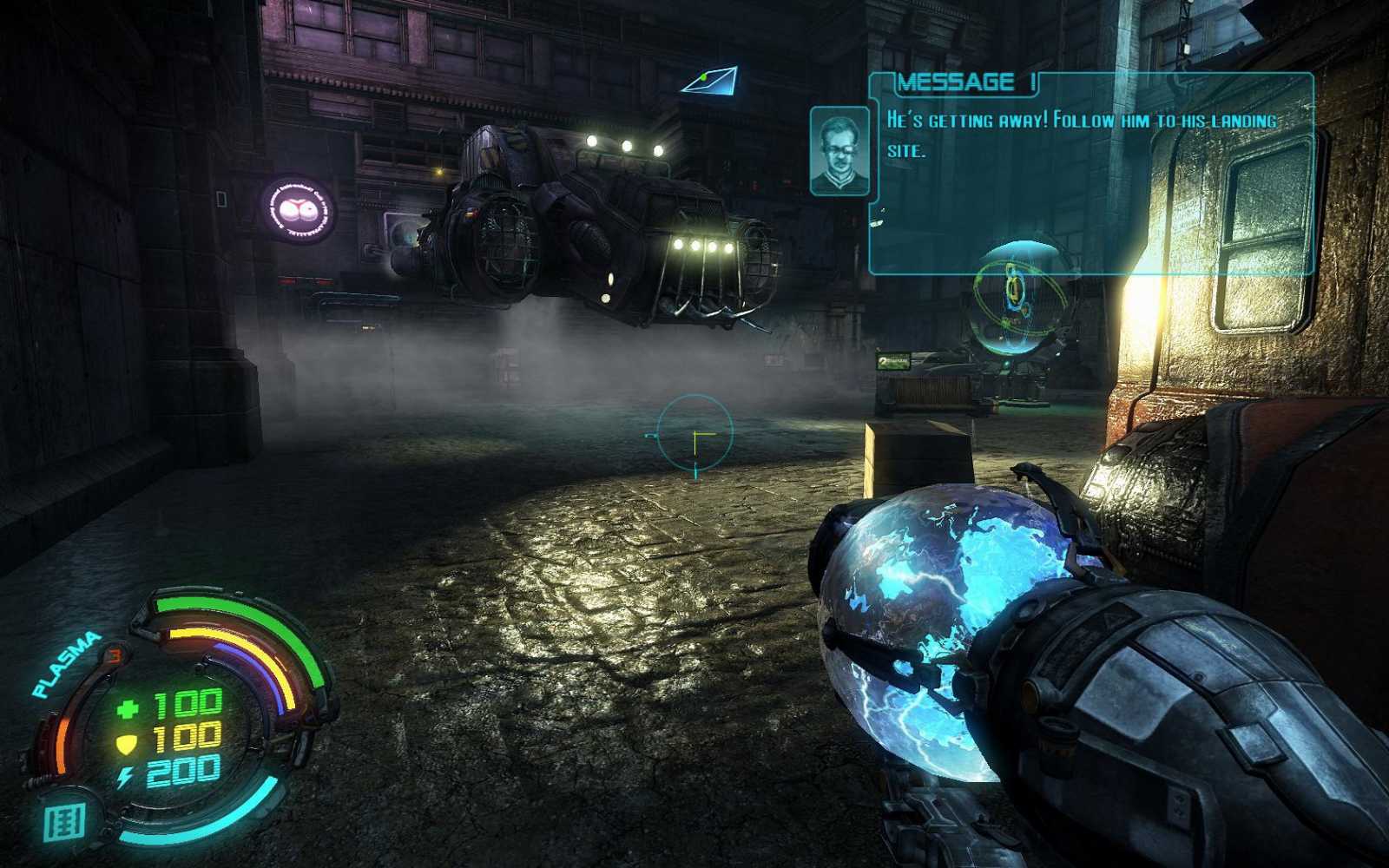Select the Plasma weapon label

click(x=66, y=665)
